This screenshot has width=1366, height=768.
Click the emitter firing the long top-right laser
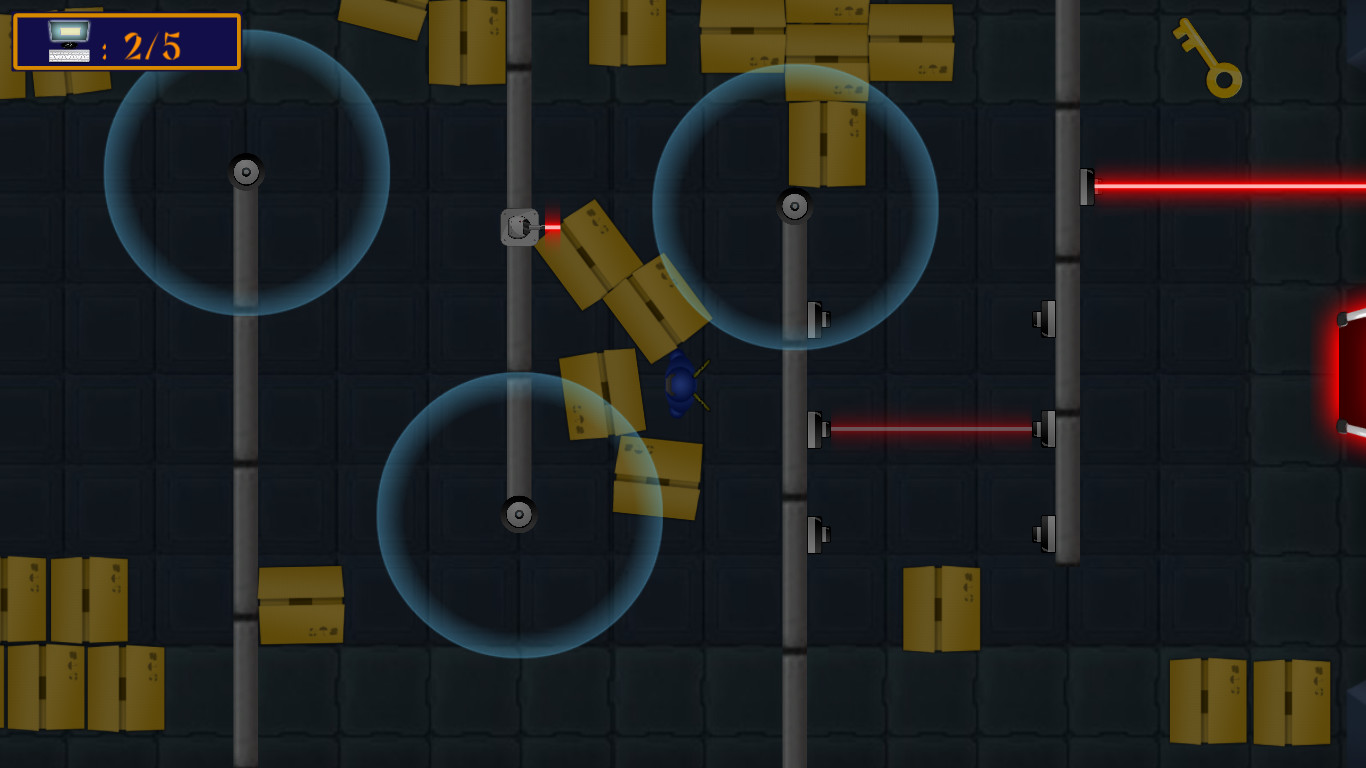coord(1086,185)
